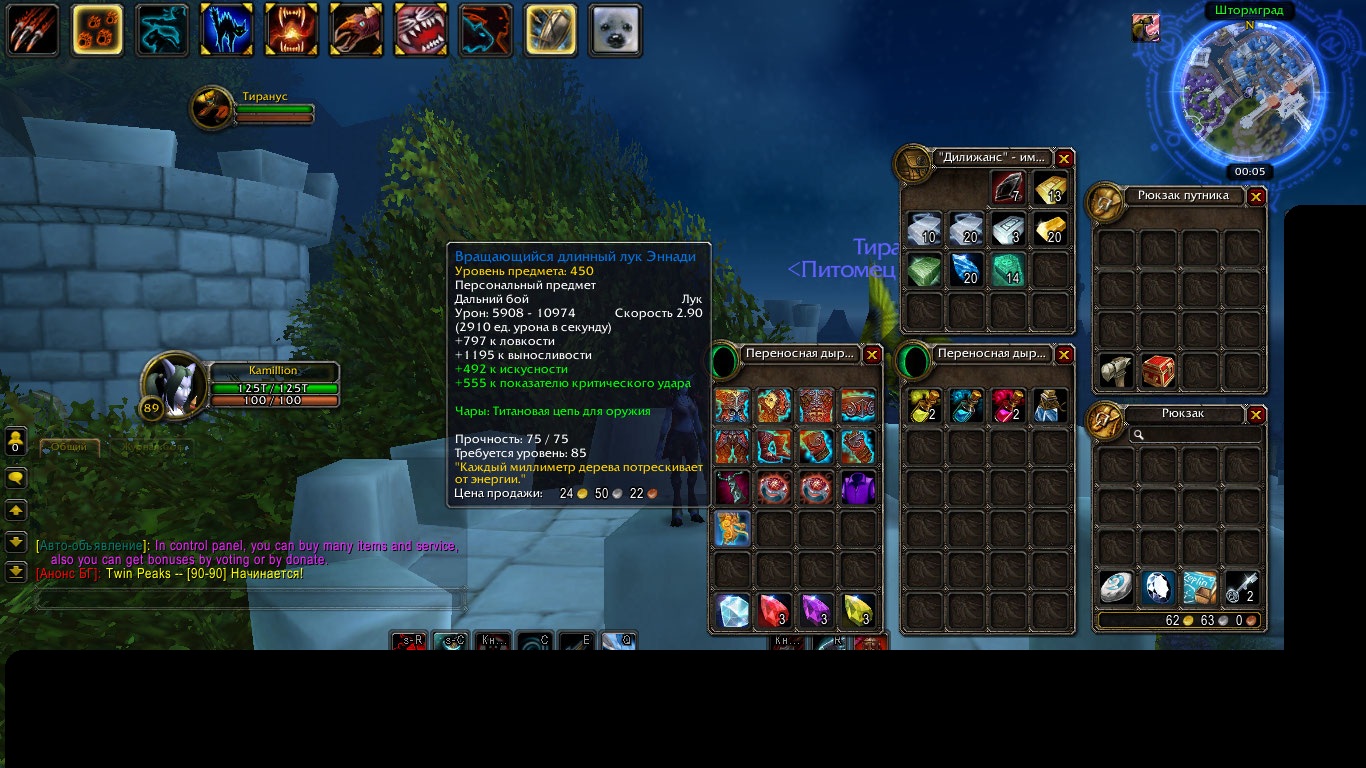Select the blacksmith hammer item
This screenshot has width=1366, height=768.
1116,371
